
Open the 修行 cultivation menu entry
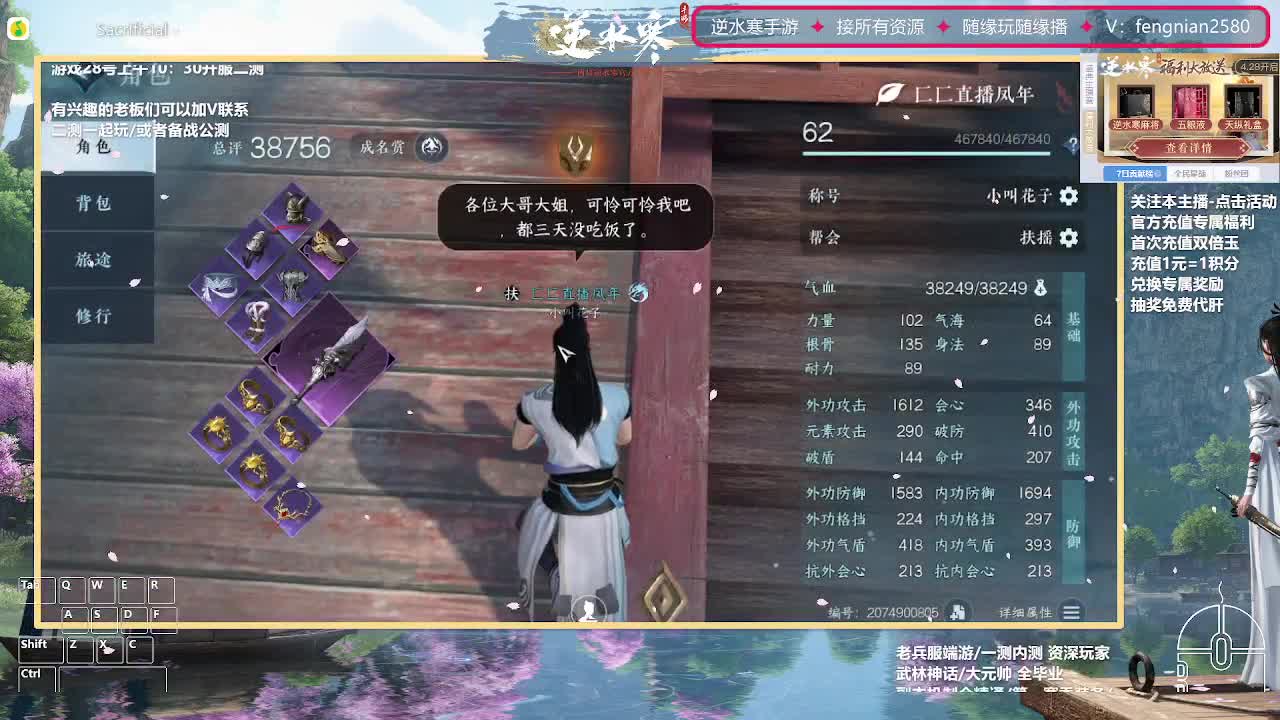[x=94, y=317]
